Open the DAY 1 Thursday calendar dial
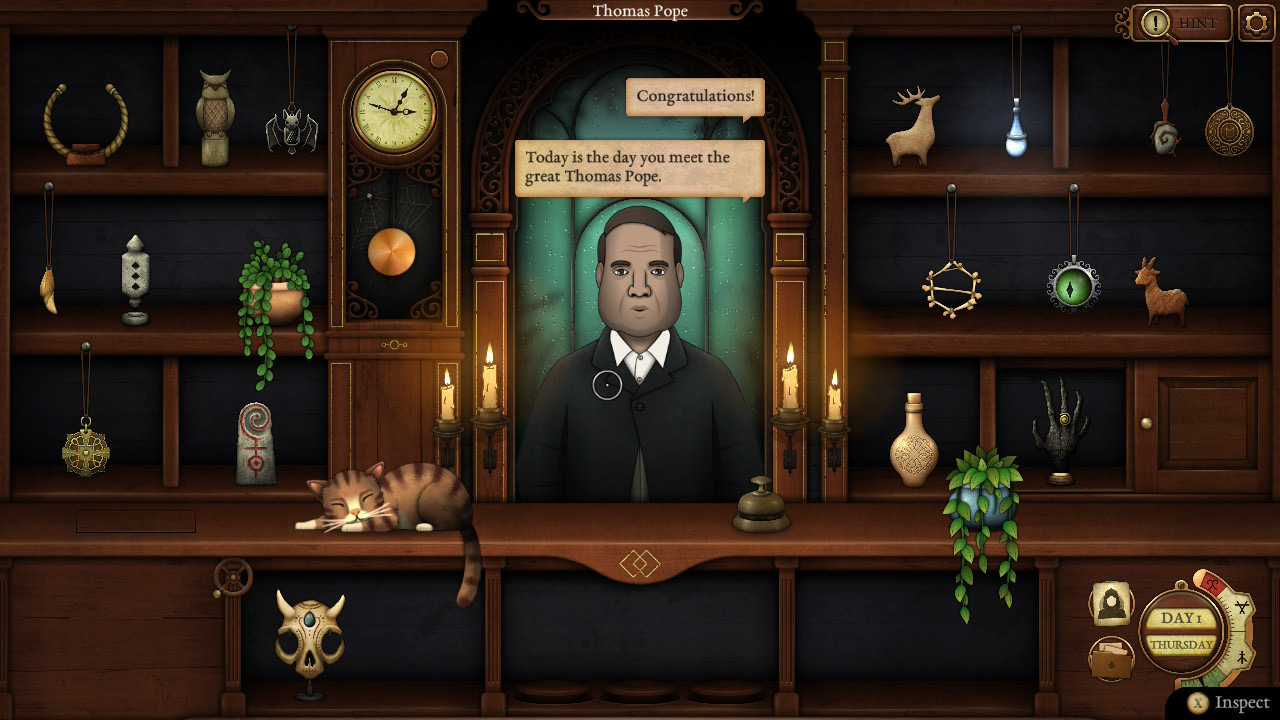1280x720 pixels. pos(1182,631)
